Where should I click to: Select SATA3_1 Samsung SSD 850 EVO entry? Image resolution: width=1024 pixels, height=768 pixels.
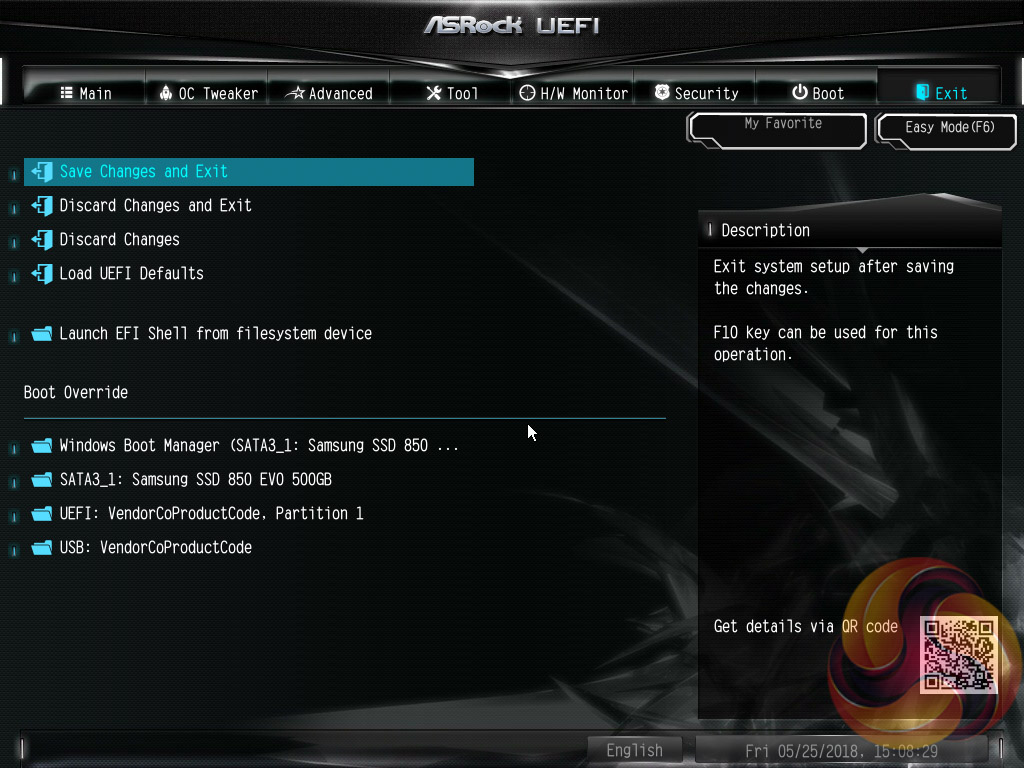[x=195, y=479]
